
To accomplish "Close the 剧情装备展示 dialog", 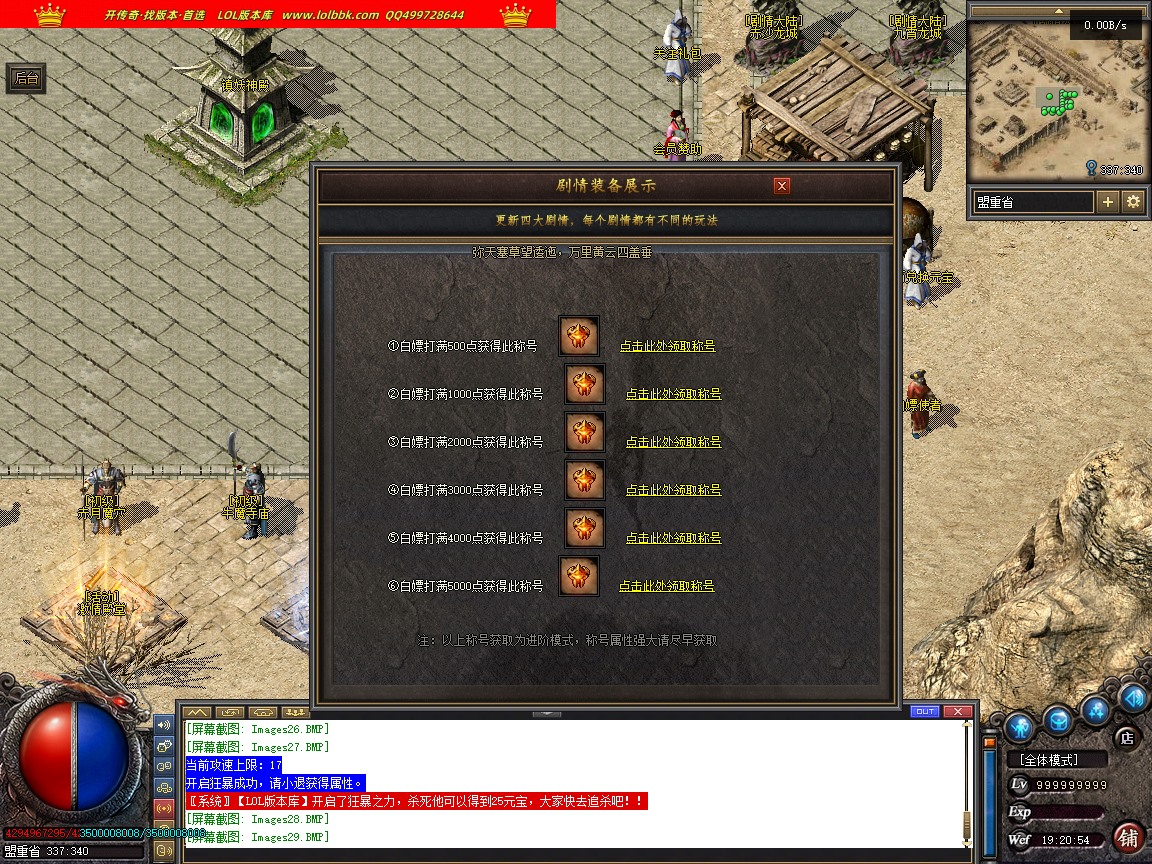I will click(x=782, y=185).
